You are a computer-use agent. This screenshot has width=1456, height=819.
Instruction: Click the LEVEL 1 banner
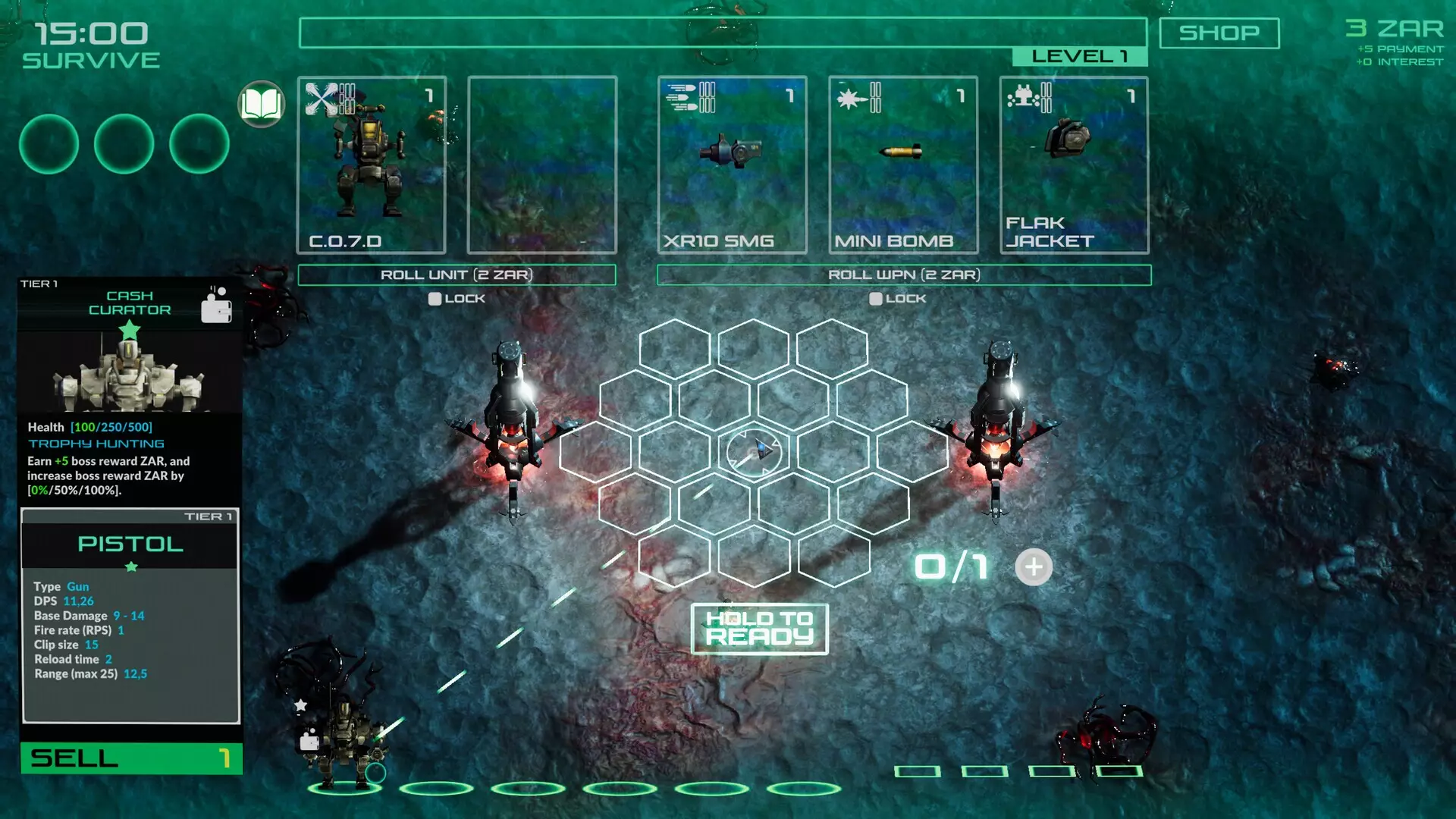1080,56
